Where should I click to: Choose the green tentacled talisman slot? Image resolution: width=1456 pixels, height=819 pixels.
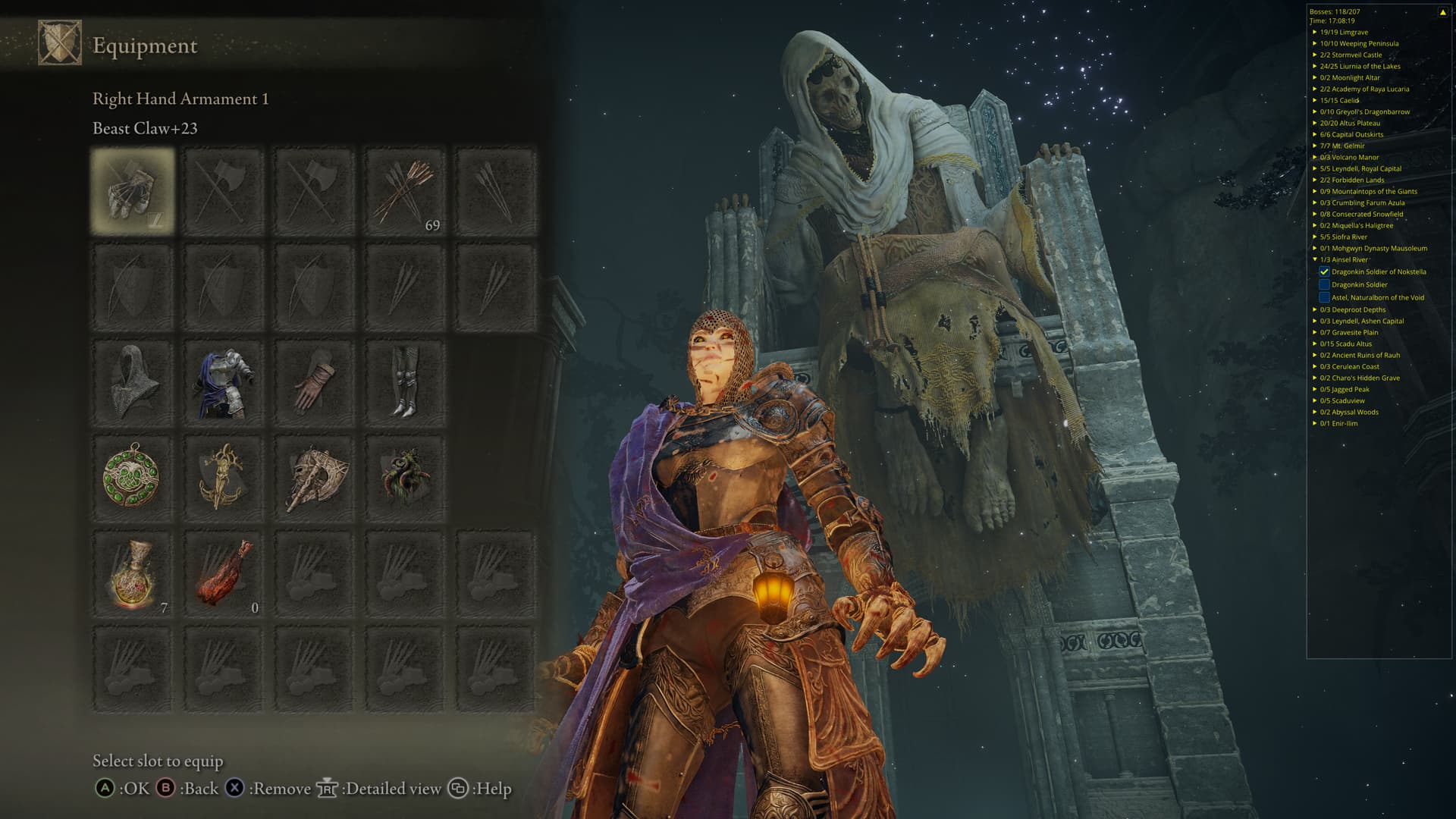click(x=405, y=478)
